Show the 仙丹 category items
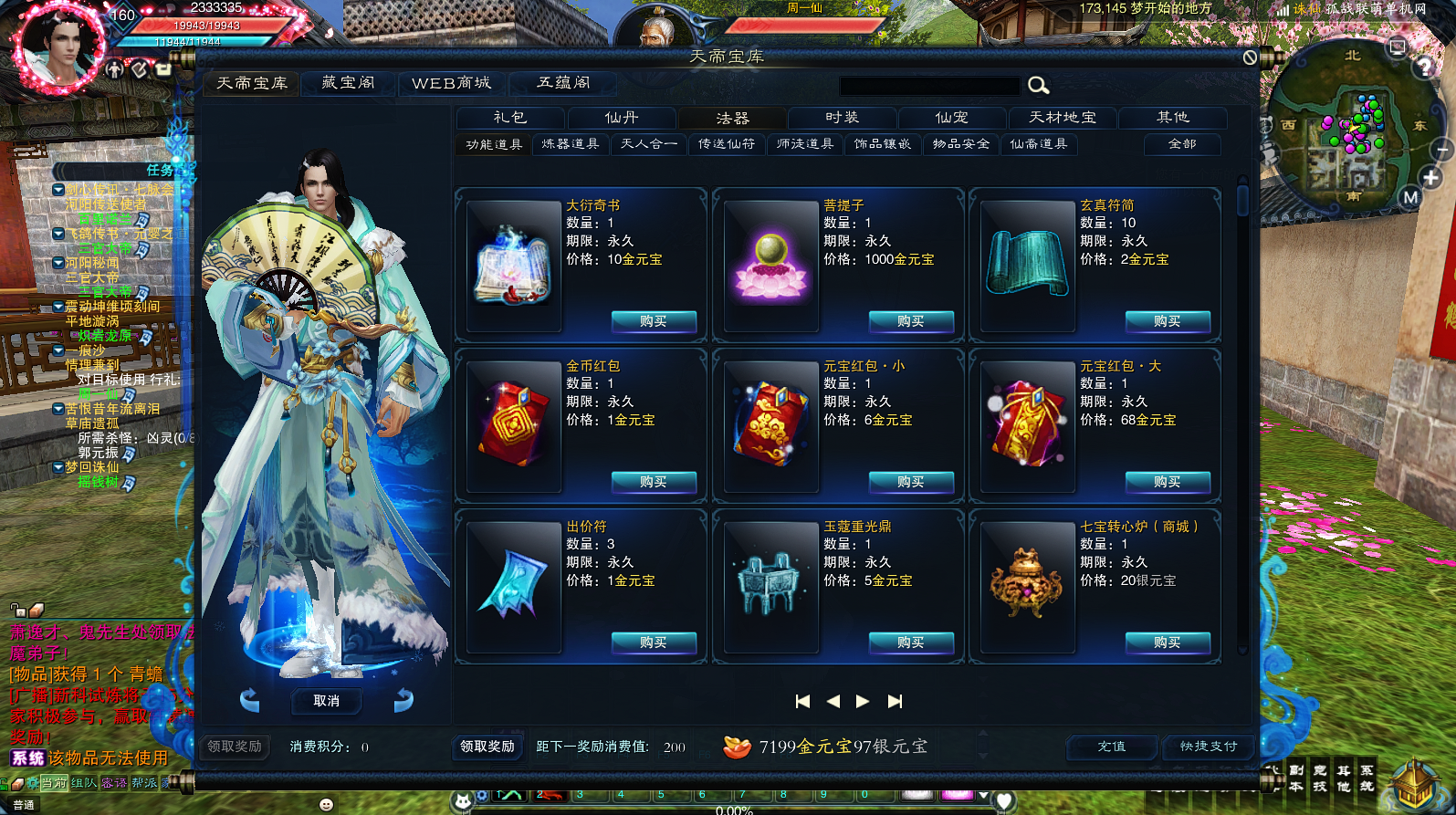 [622, 118]
